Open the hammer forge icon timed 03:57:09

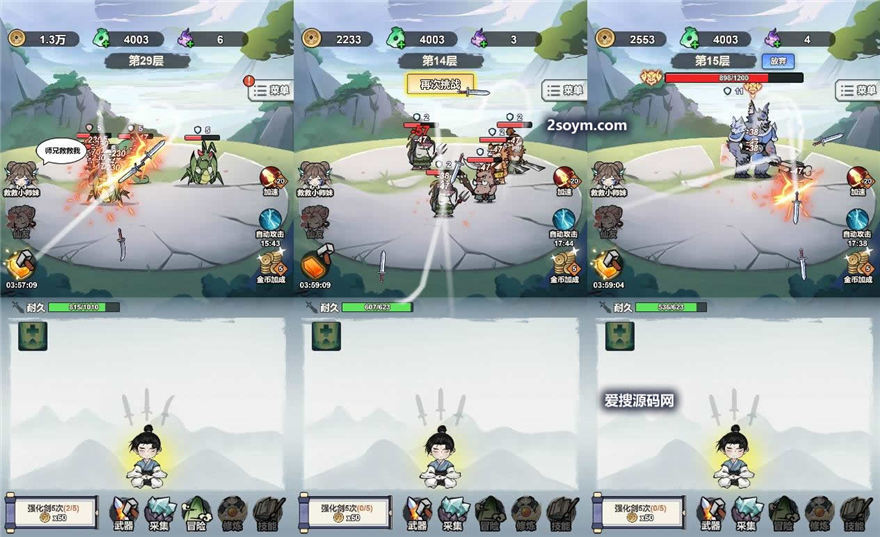[21, 265]
